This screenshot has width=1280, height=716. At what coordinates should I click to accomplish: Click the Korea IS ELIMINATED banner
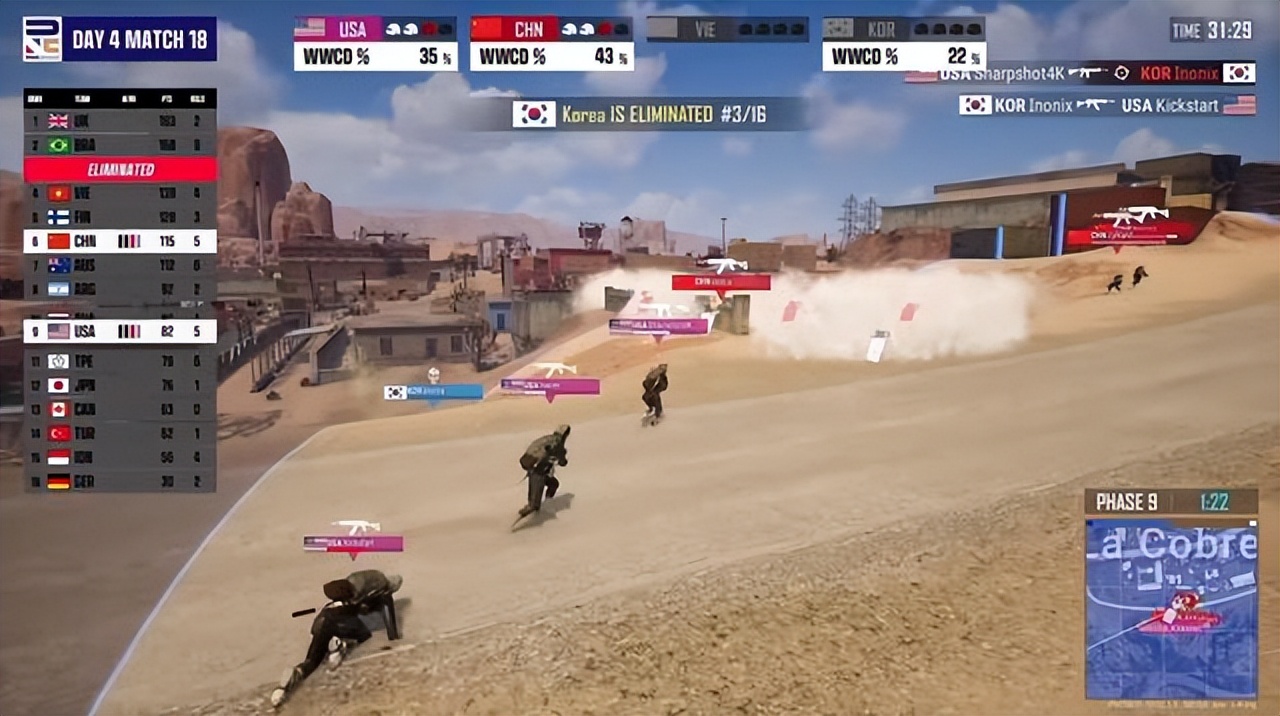click(x=640, y=114)
